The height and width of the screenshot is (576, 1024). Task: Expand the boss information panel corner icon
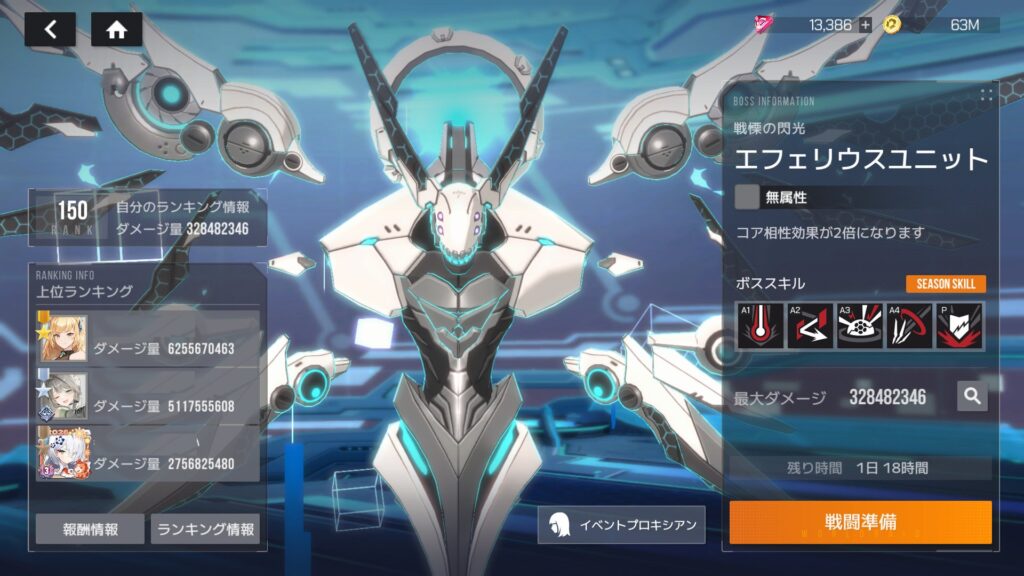pos(986,95)
